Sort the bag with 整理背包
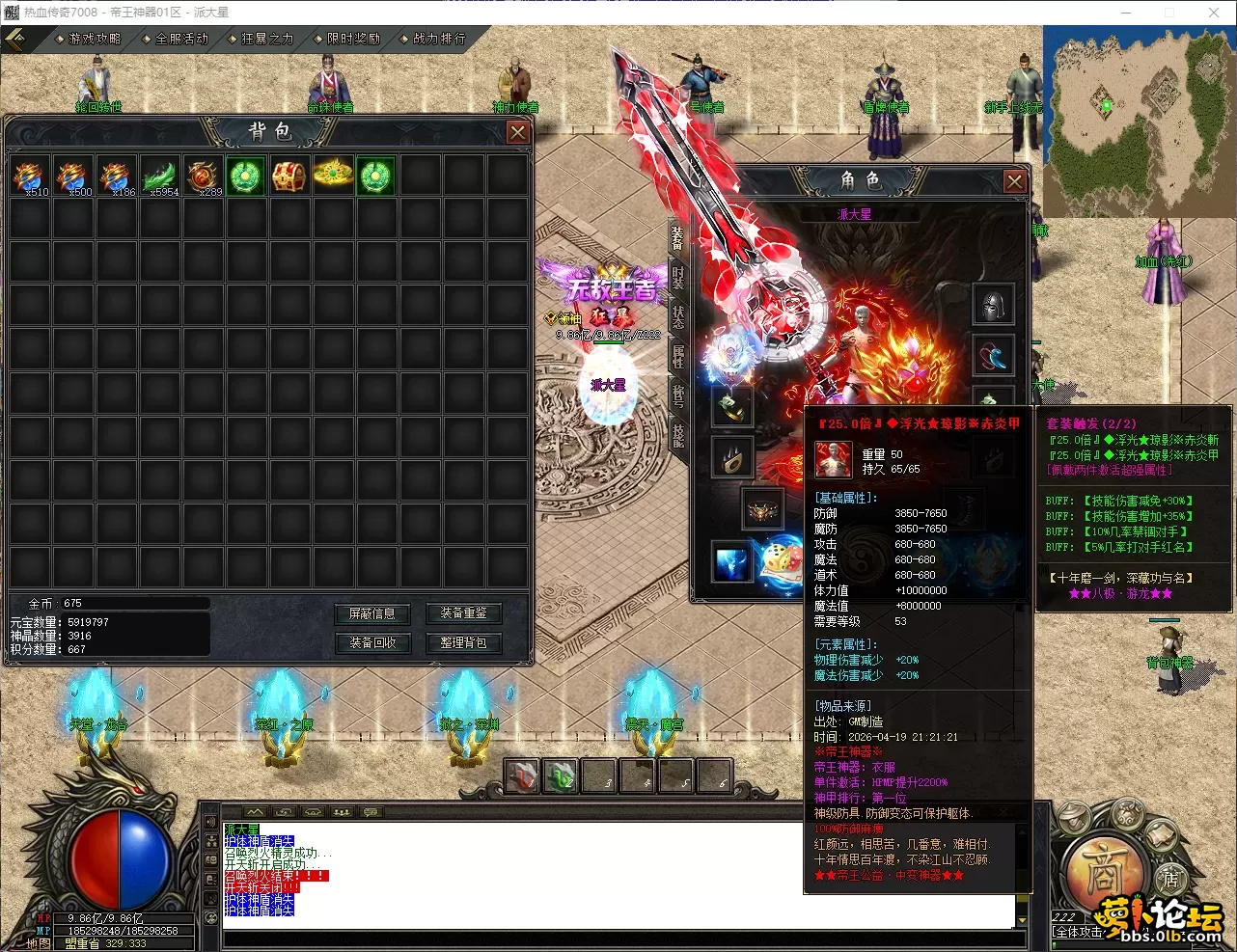 [463, 642]
